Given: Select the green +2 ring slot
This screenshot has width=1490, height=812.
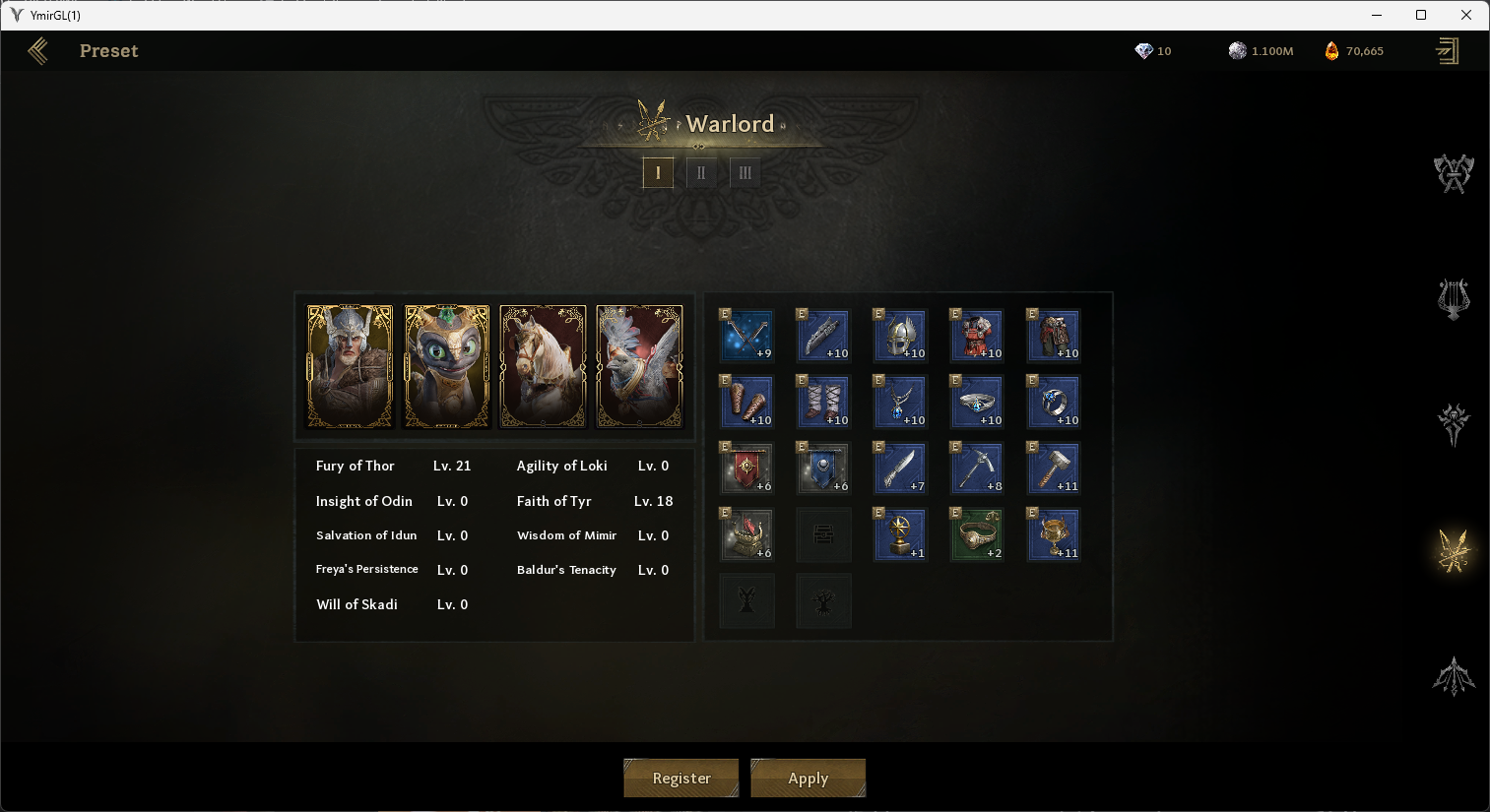Looking at the screenshot, I should [977, 535].
